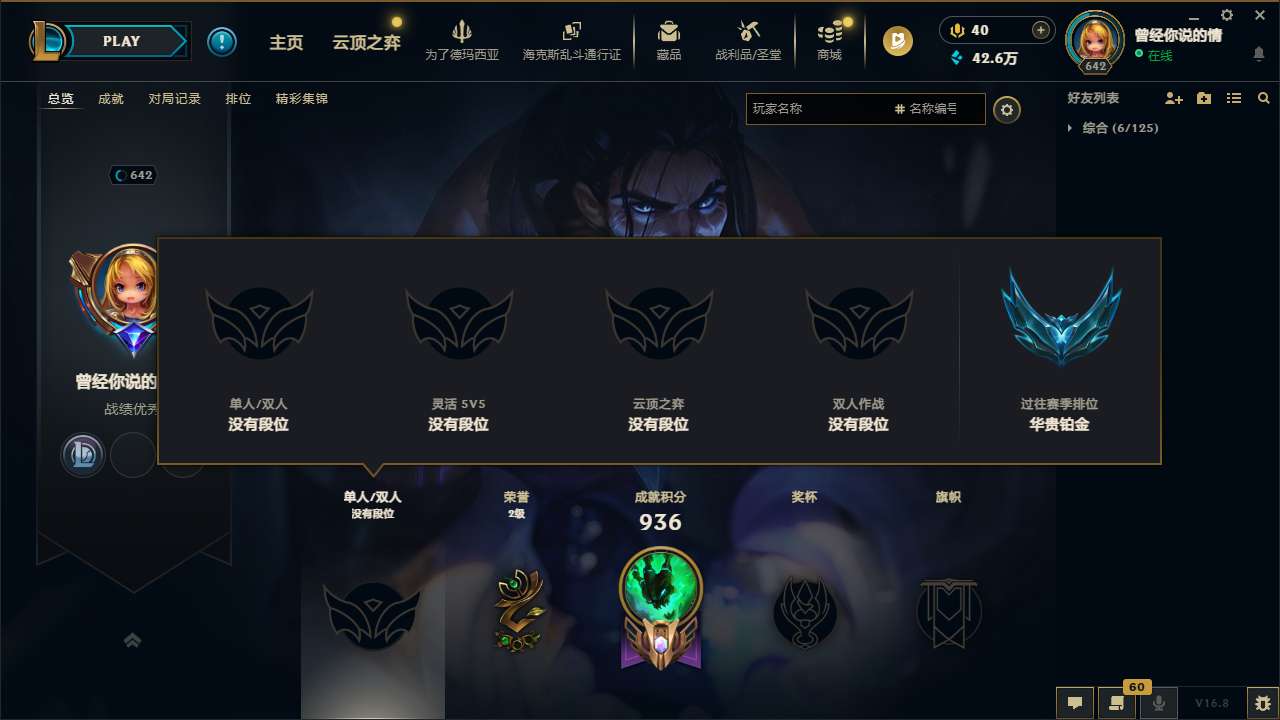Click the friend list search icon
1280x720 pixels.
coord(1263,98)
